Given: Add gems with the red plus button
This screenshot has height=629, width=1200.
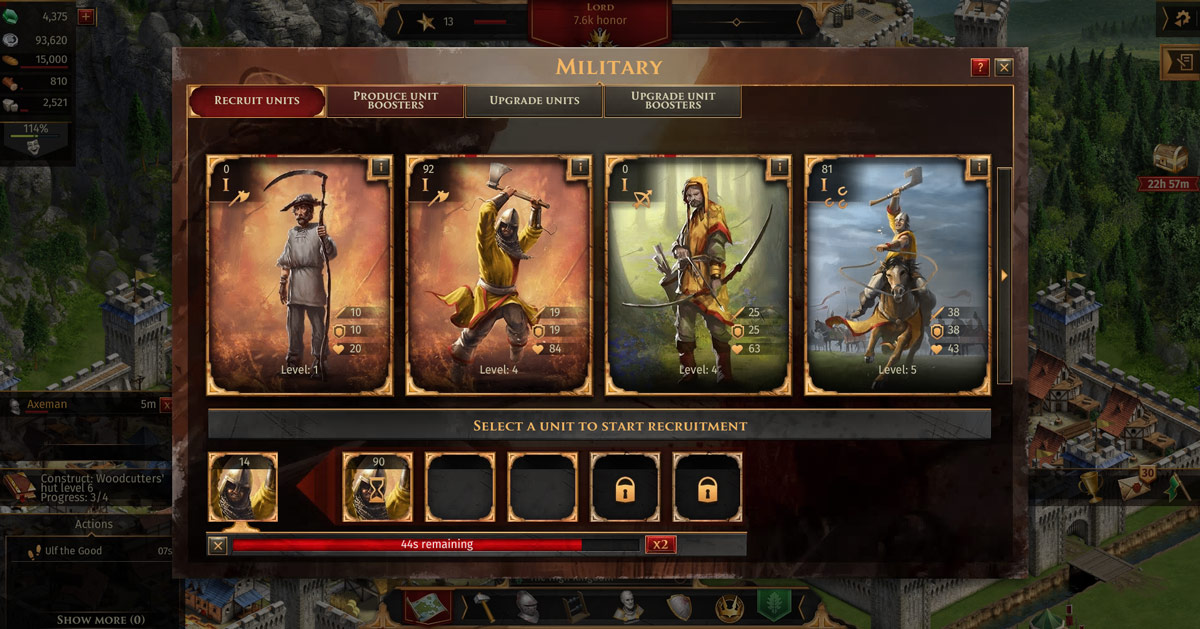Looking at the screenshot, I should (x=86, y=16).
